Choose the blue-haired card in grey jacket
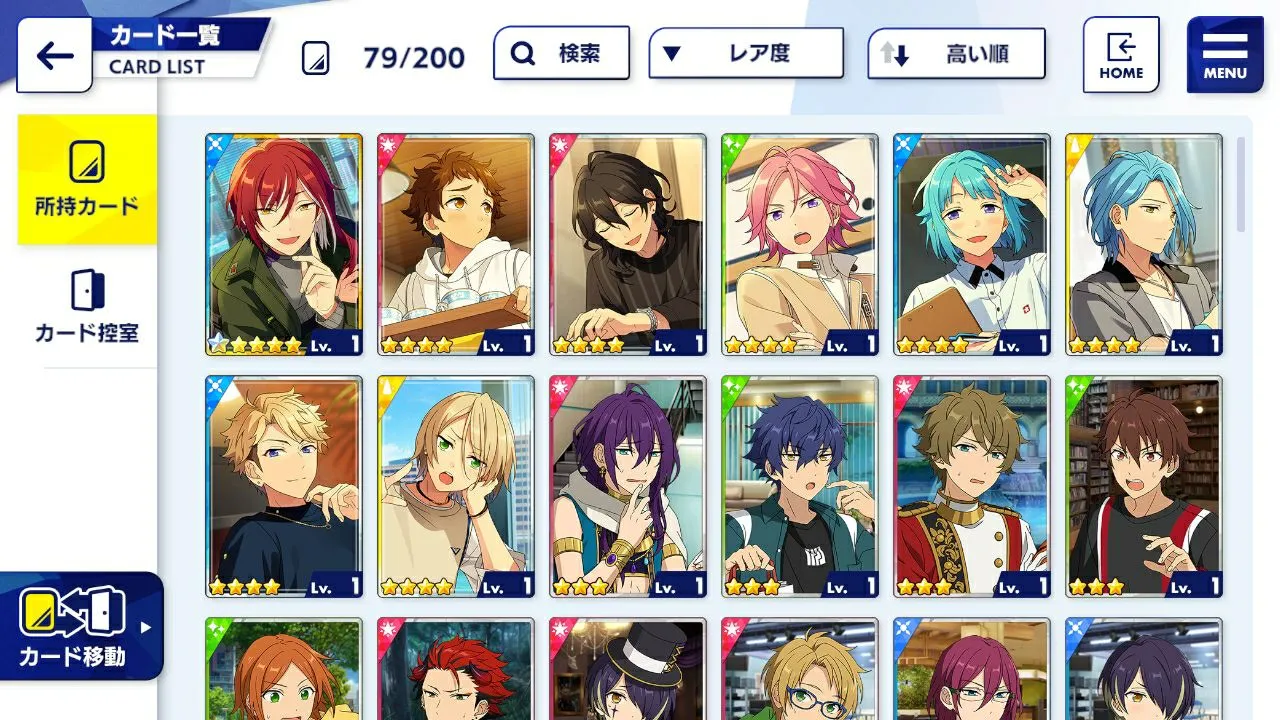The width and height of the screenshot is (1280, 720). coord(1144,244)
